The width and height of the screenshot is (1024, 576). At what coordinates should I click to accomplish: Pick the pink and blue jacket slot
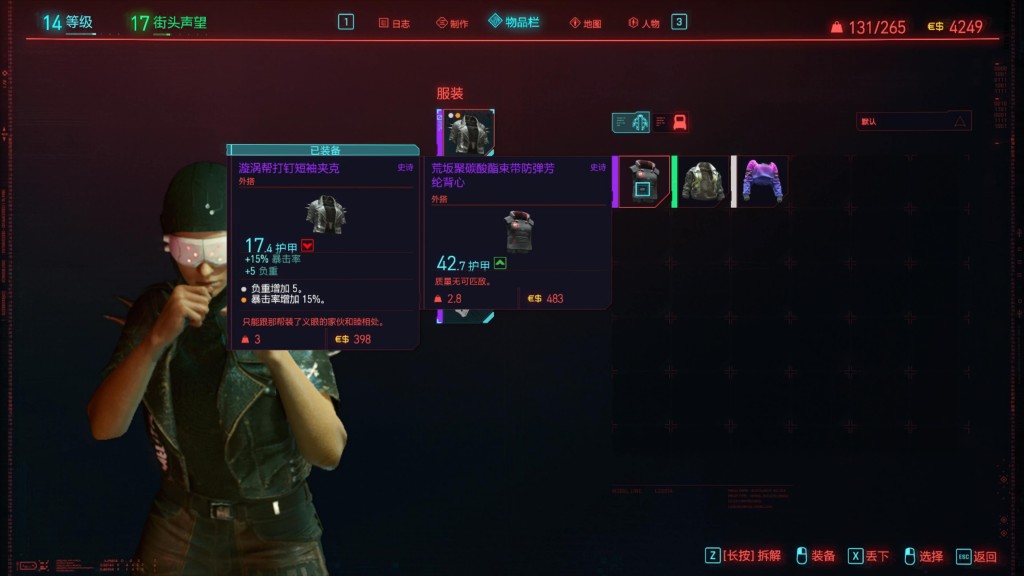click(763, 181)
